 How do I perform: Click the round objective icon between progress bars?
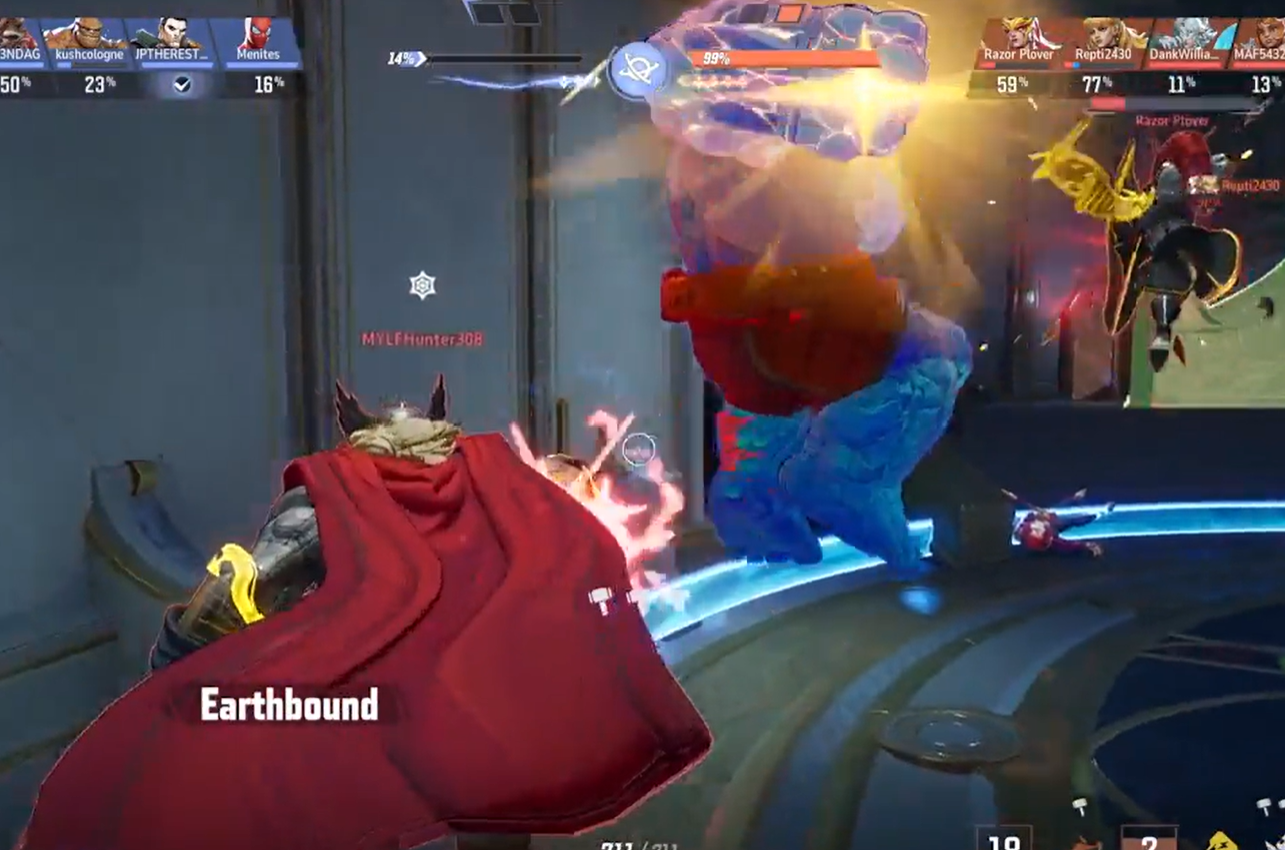(636, 70)
